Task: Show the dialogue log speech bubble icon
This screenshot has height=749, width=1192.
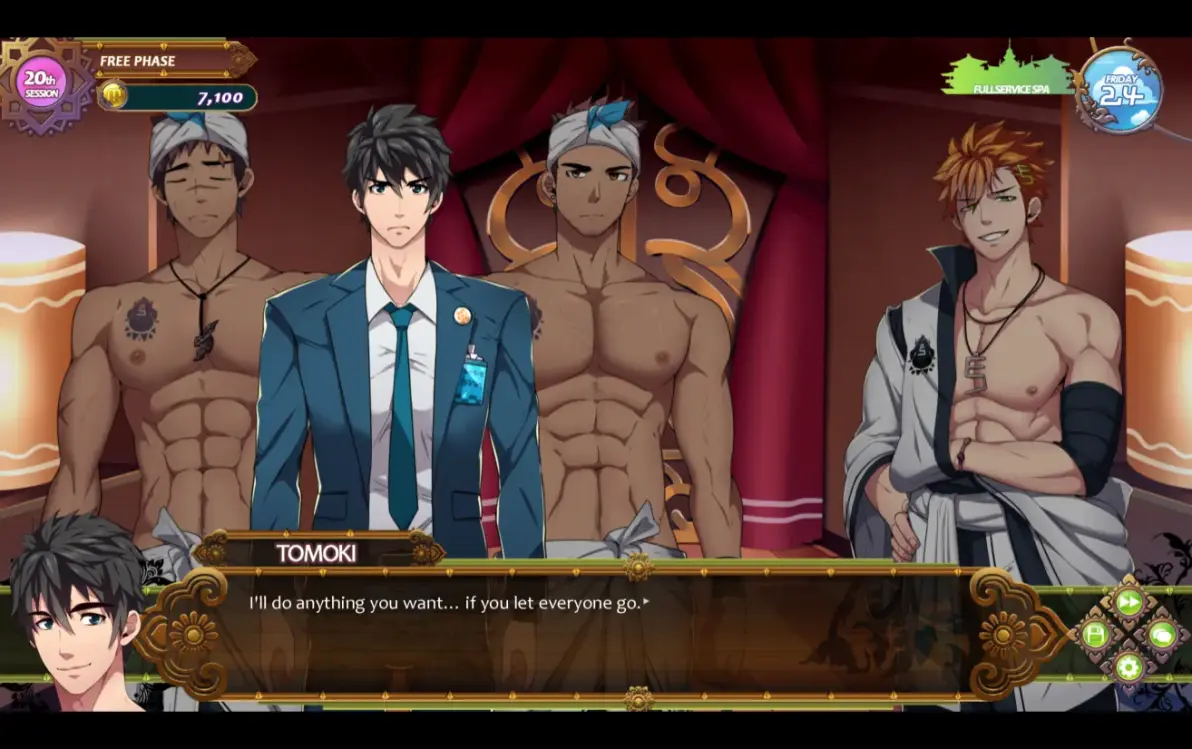Action: pyautogui.click(x=1161, y=634)
